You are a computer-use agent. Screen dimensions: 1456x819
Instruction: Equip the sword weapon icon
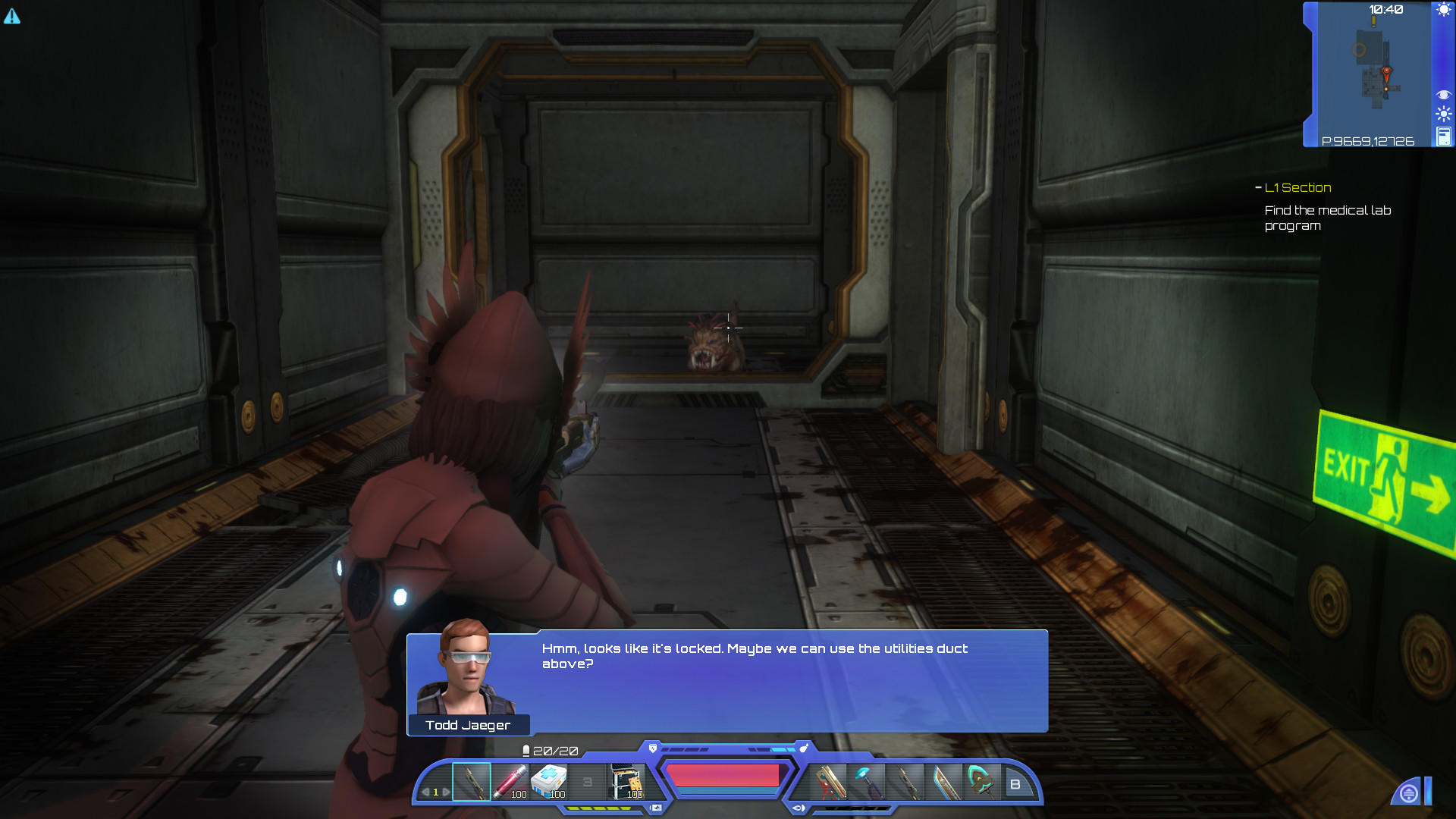click(x=946, y=781)
